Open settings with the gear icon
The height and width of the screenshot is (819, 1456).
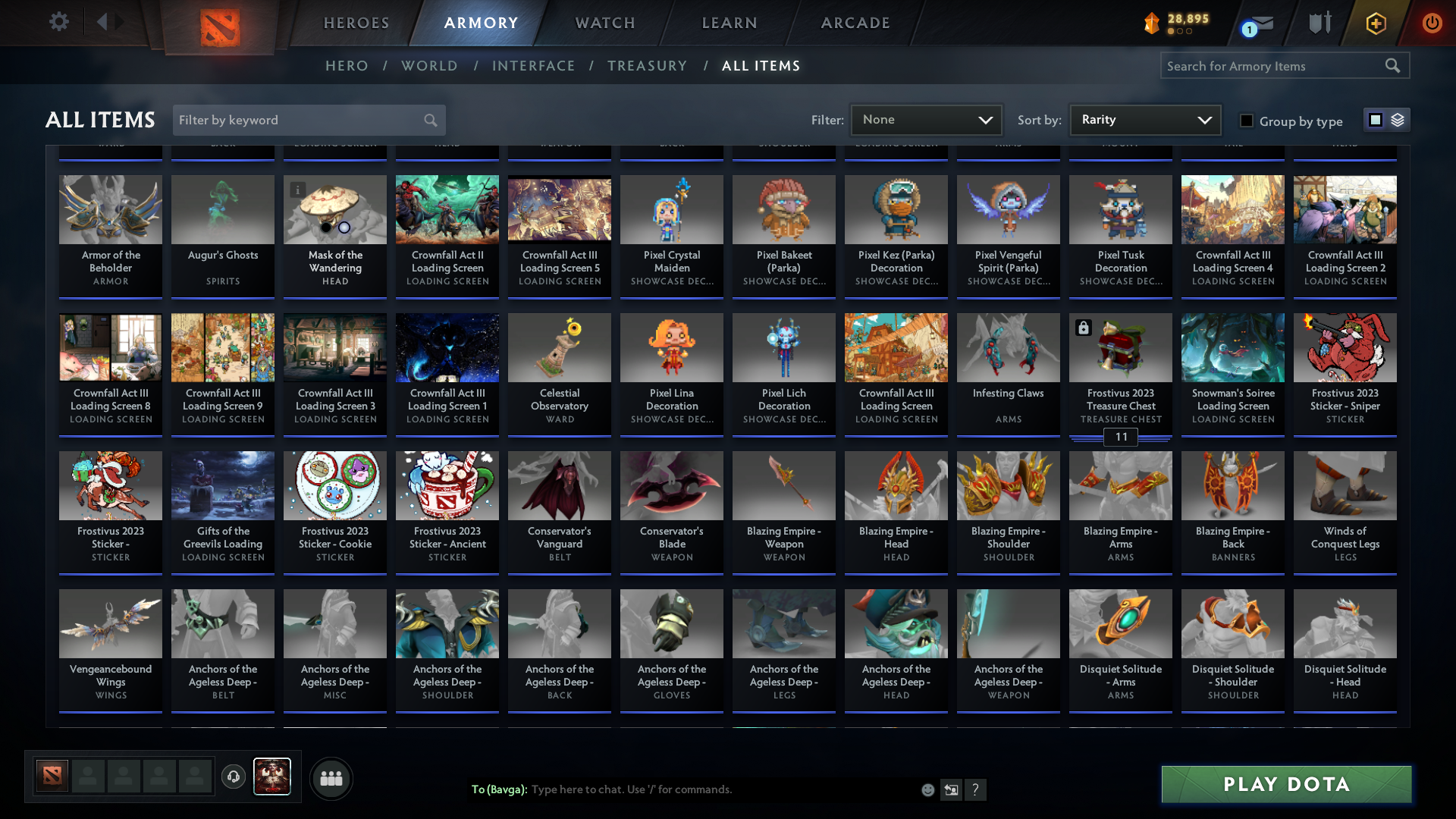point(59,22)
